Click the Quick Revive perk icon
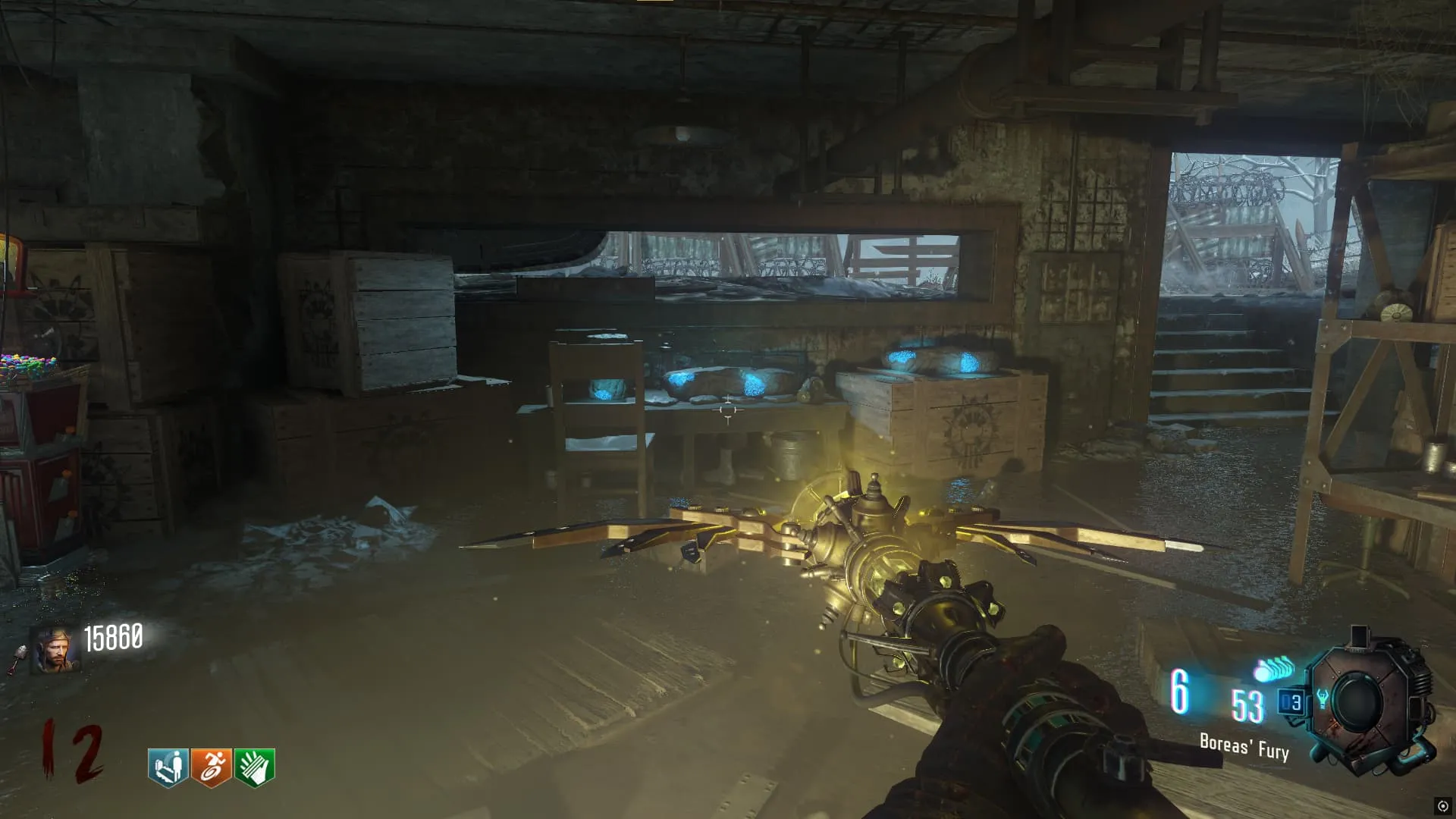Viewport: 1456px width, 819px height. point(168,767)
